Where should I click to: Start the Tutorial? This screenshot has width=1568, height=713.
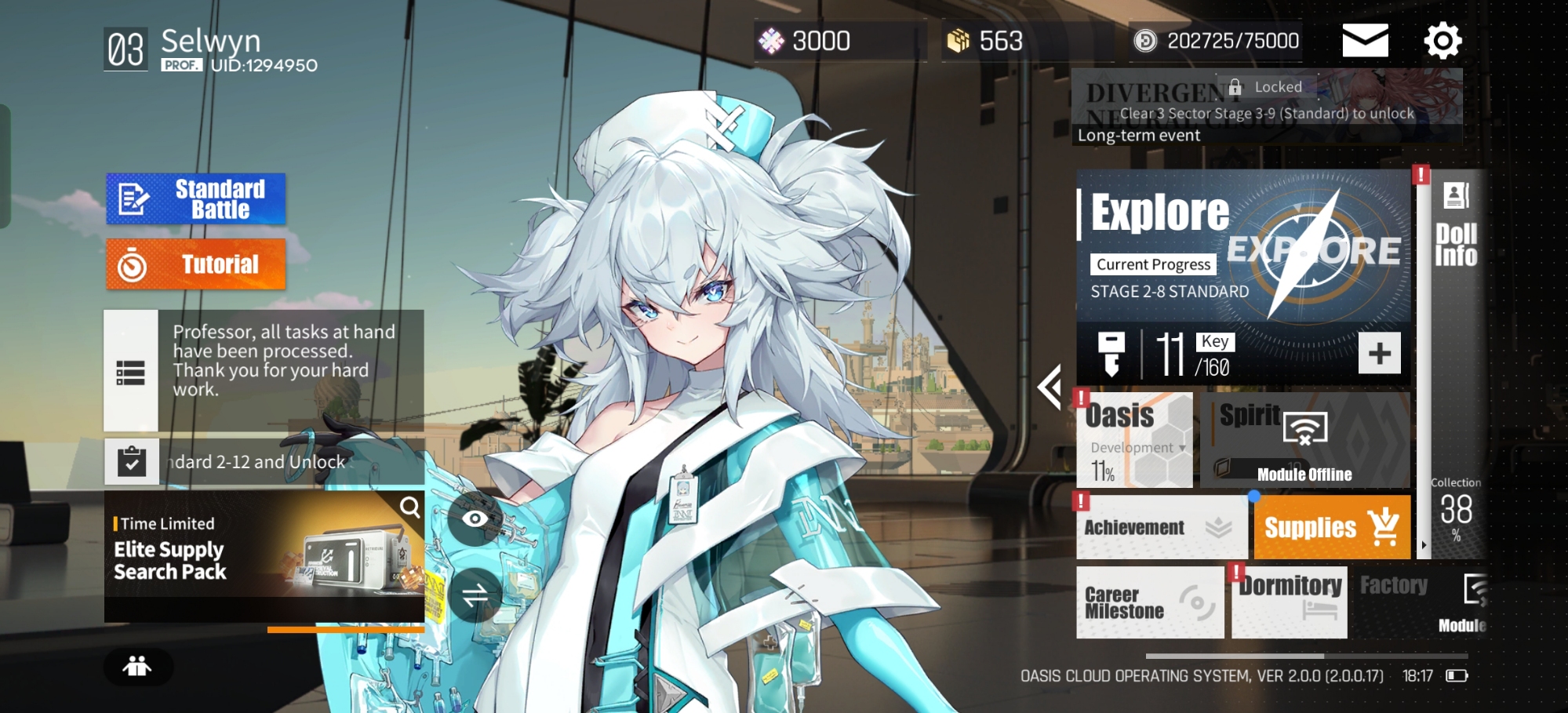click(x=196, y=264)
